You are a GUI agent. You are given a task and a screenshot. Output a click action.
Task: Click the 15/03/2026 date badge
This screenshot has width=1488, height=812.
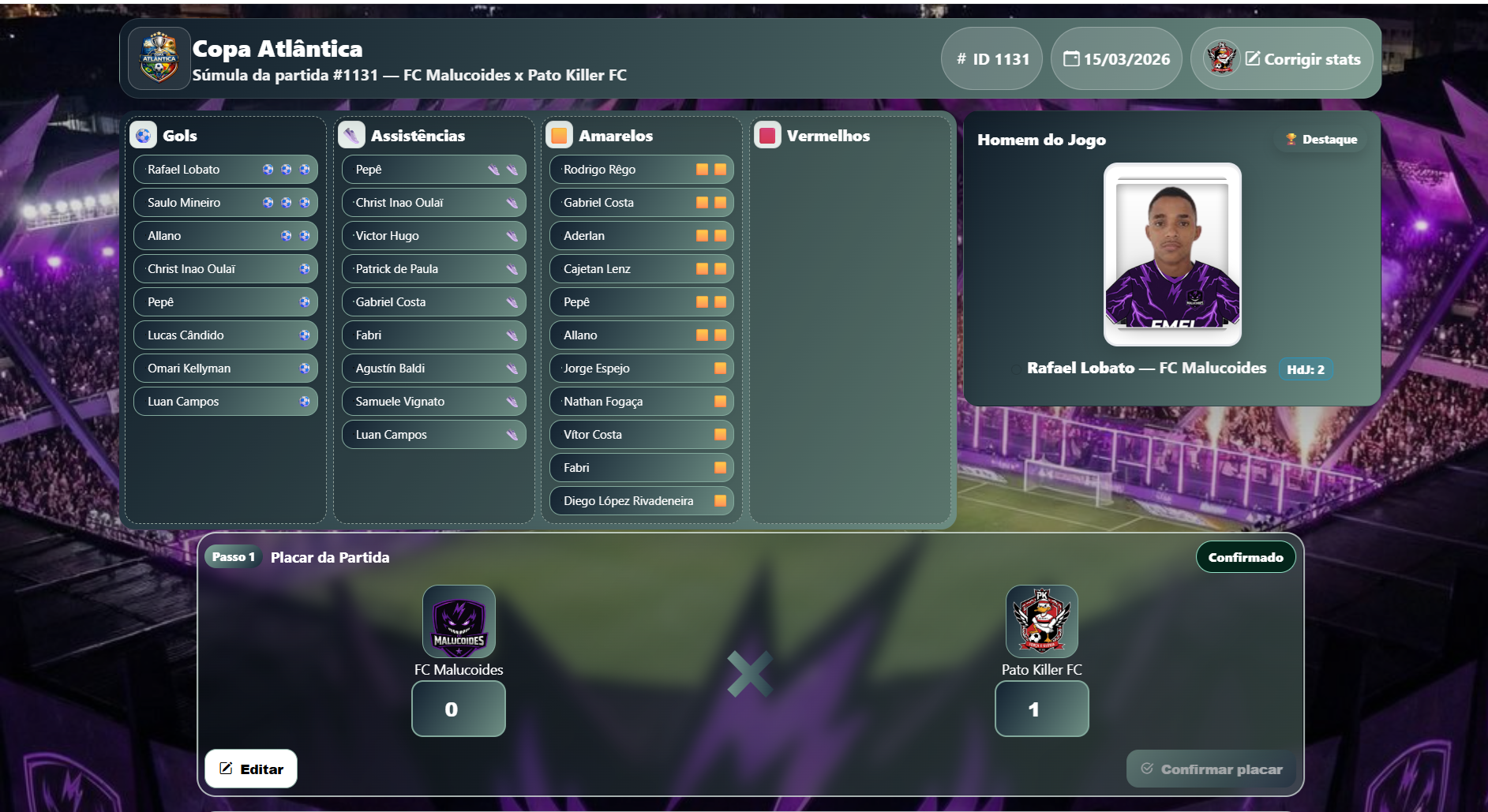point(1116,59)
